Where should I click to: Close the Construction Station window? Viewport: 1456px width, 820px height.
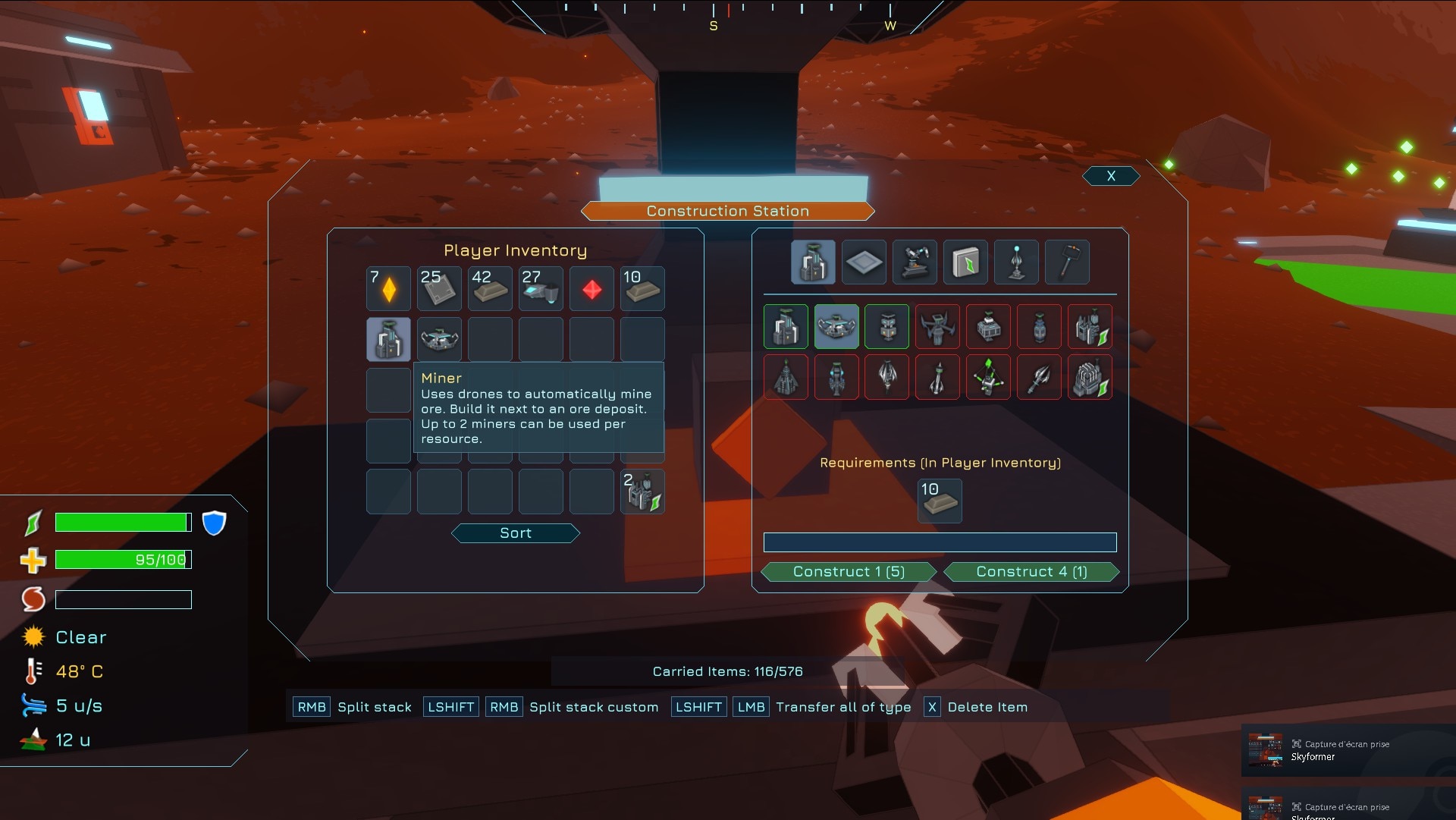[x=1111, y=176]
